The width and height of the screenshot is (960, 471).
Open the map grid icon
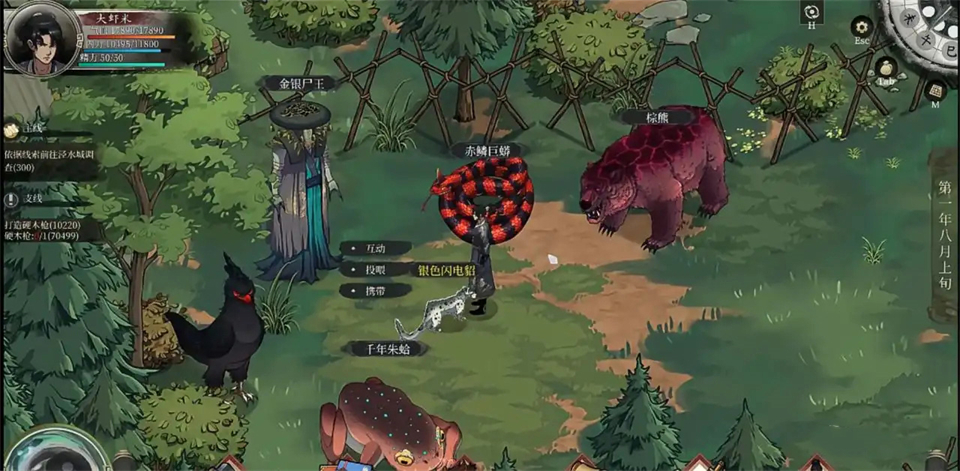pyautogui.click(x=935, y=91)
